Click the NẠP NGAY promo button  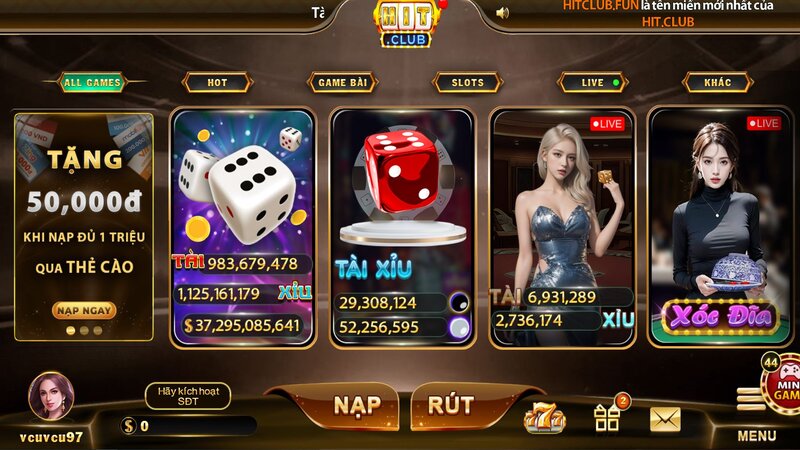tap(83, 310)
